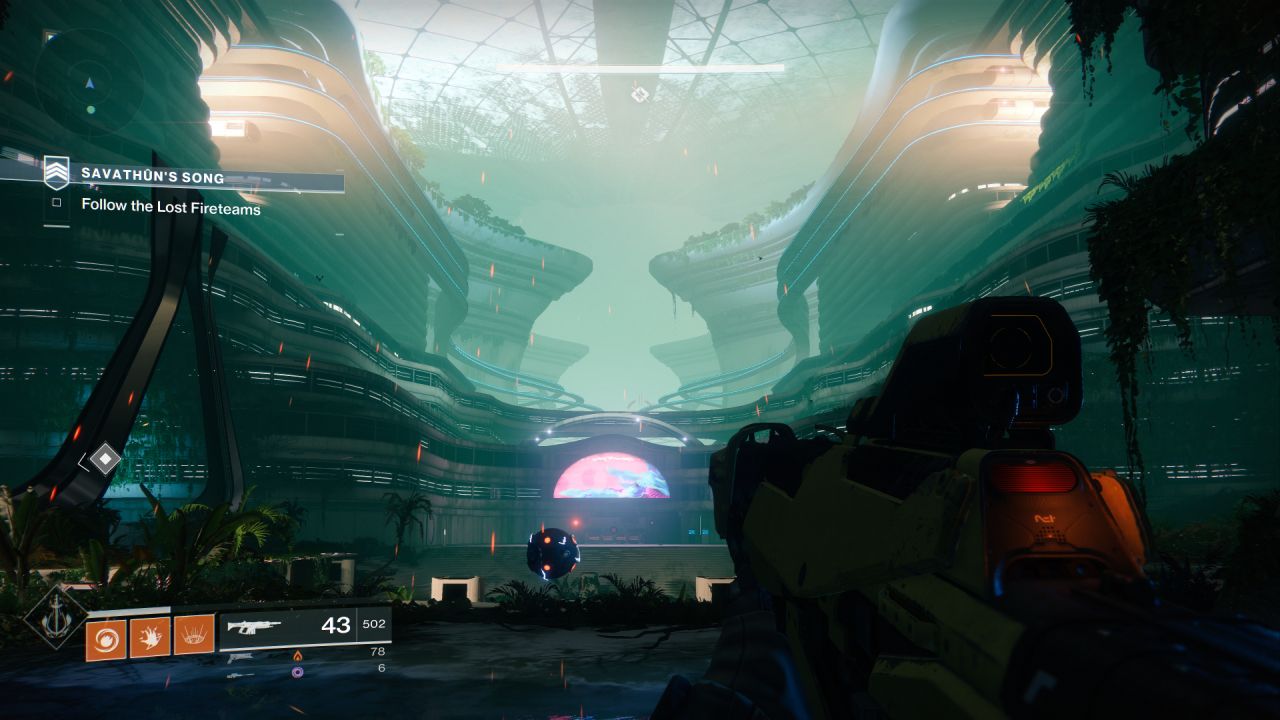Select the chevron shield strike emblem
The height and width of the screenshot is (720, 1280).
(x=56, y=174)
